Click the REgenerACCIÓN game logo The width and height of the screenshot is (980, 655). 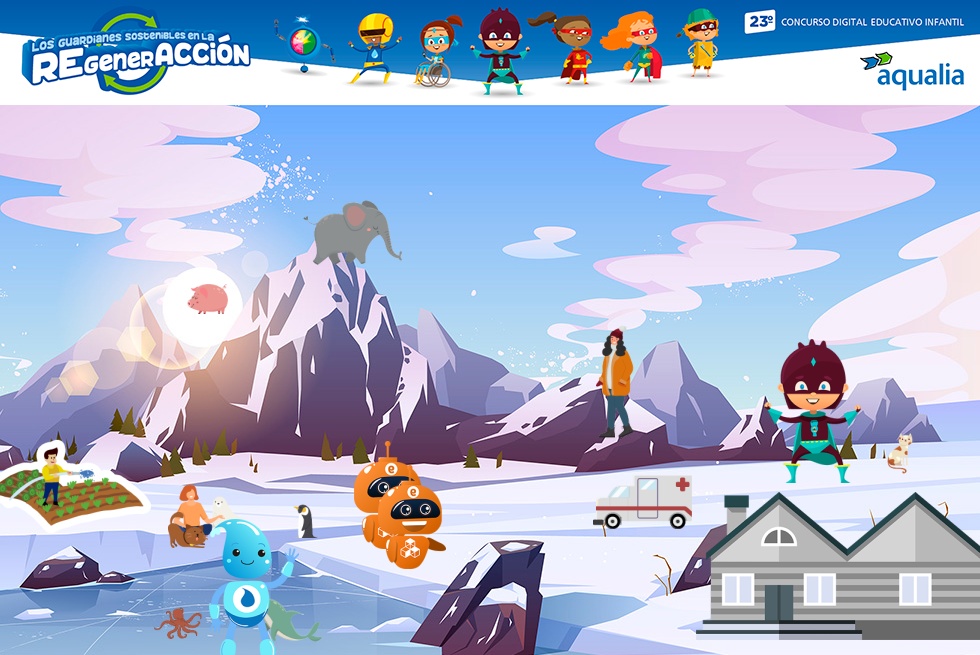click(x=136, y=55)
